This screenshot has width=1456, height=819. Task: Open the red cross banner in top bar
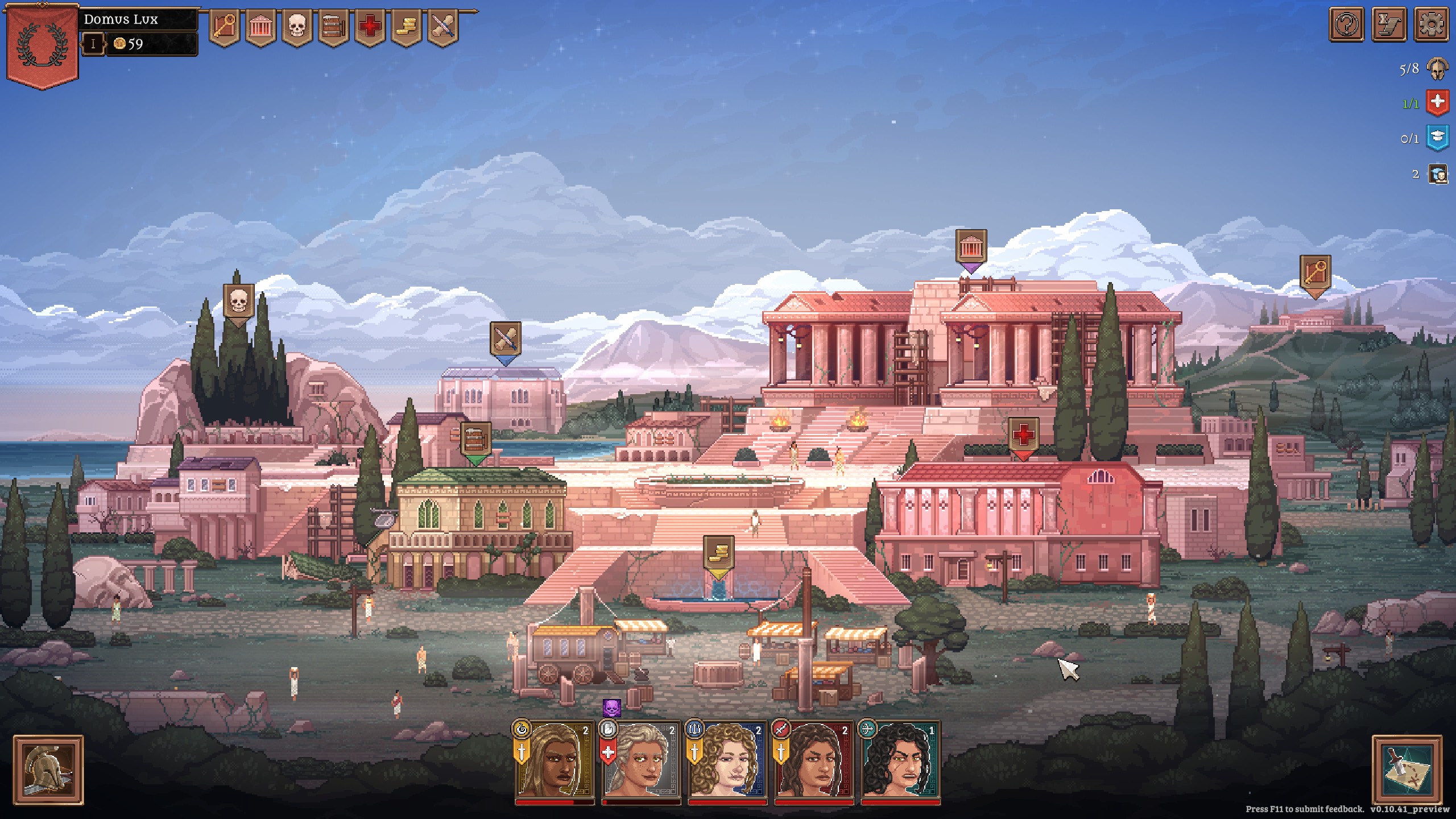[x=370, y=27]
